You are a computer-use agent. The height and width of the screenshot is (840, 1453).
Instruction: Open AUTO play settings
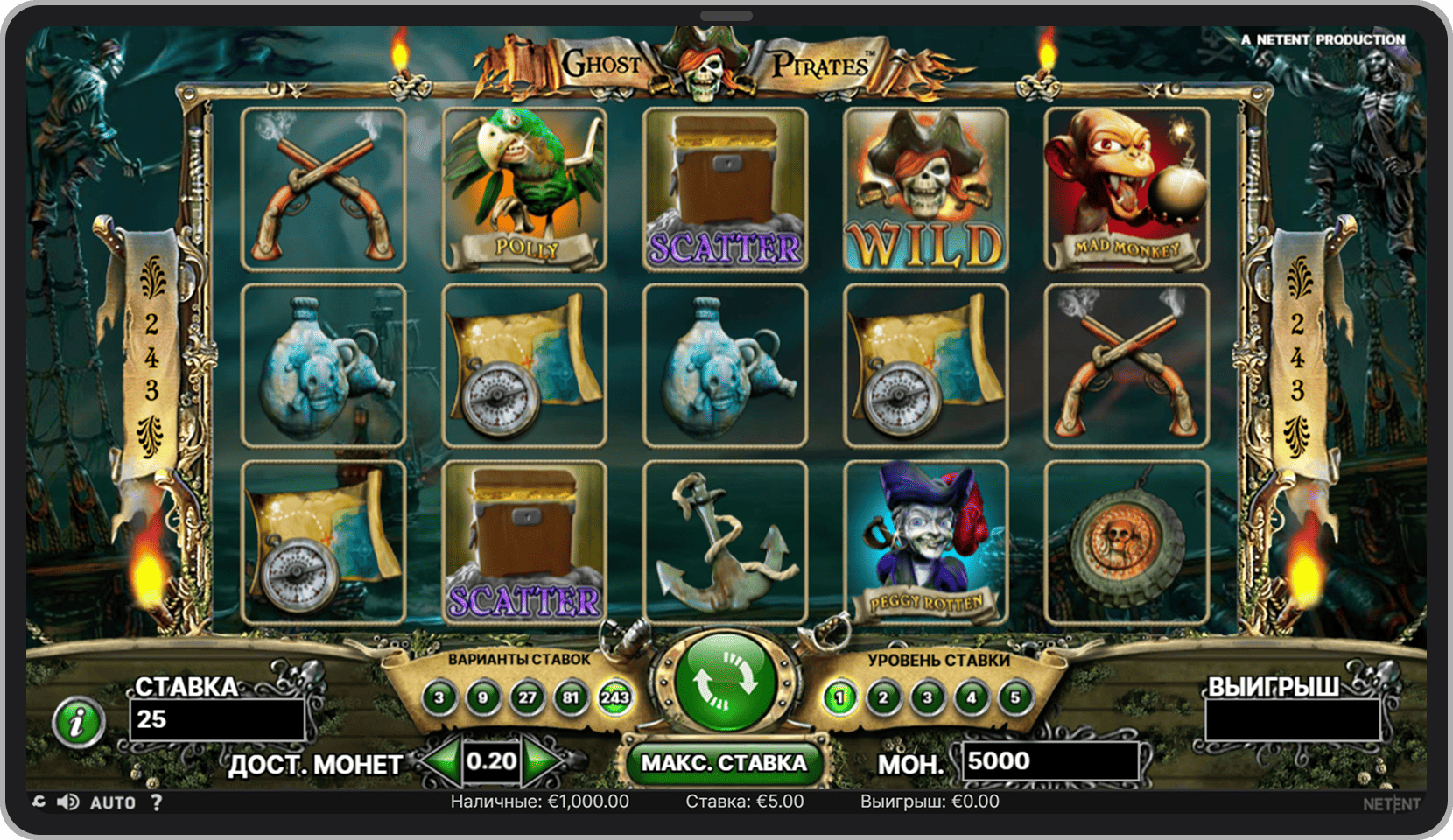pos(113,802)
